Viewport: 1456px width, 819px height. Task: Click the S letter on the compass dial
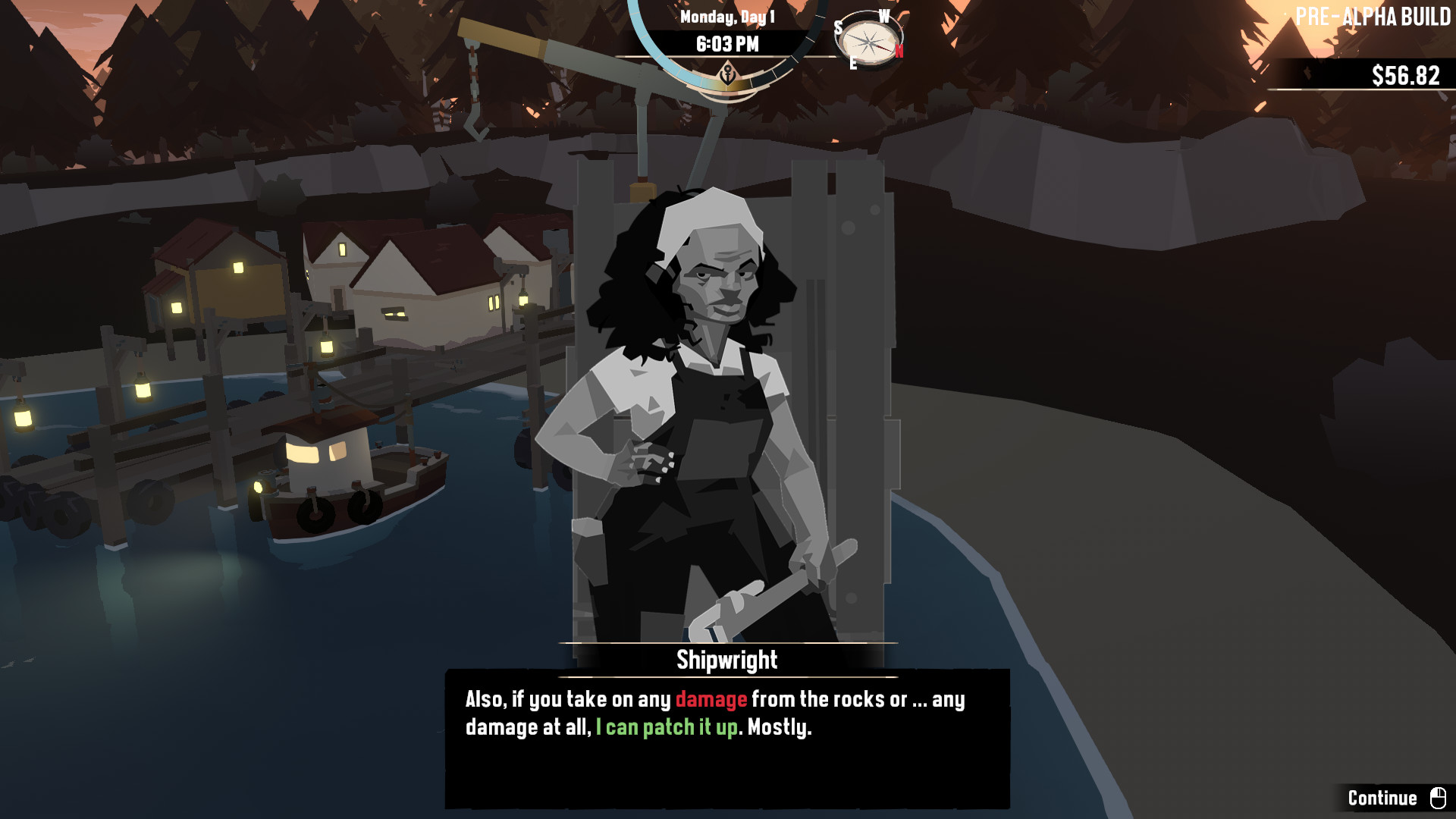click(839, 27)
